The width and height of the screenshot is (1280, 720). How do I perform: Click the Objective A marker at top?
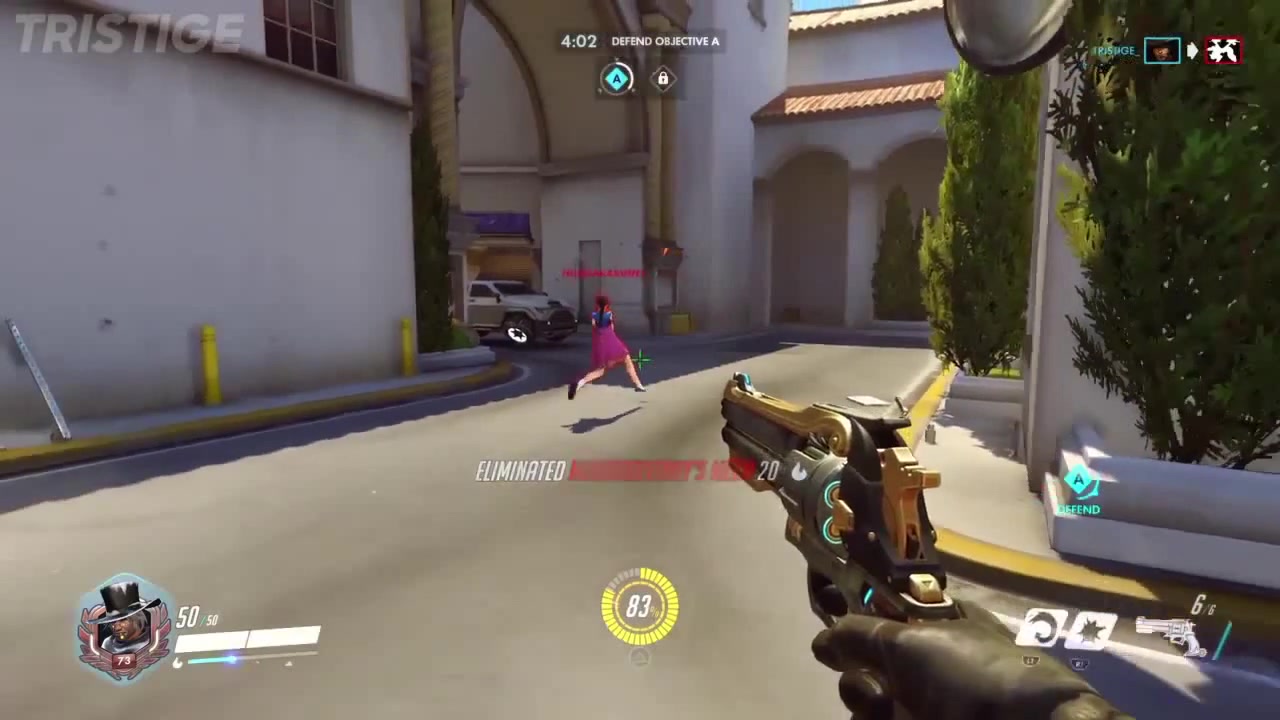[x=617, y=78]
